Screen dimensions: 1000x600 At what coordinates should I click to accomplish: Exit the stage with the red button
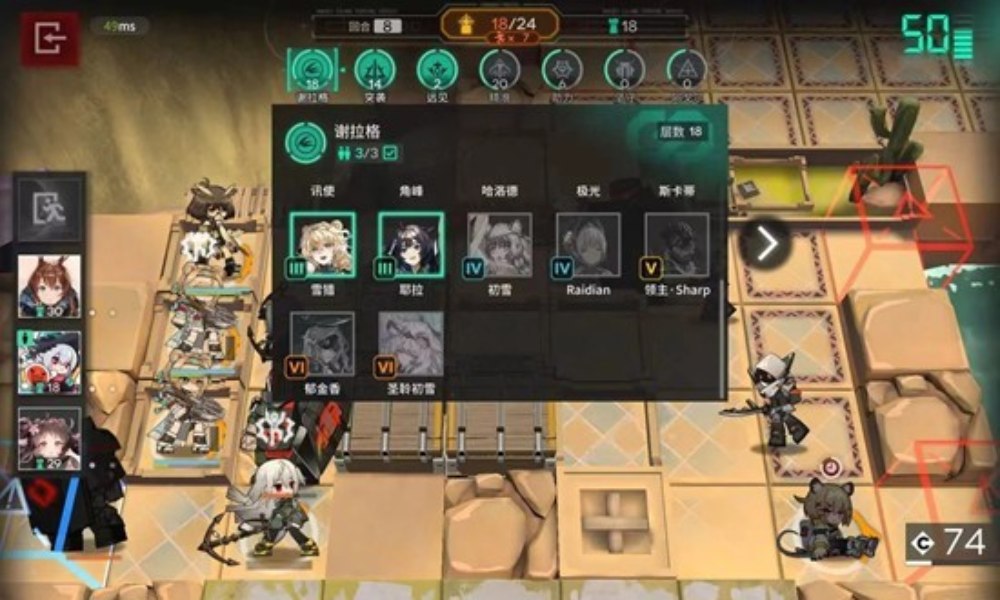pos(49,40)
